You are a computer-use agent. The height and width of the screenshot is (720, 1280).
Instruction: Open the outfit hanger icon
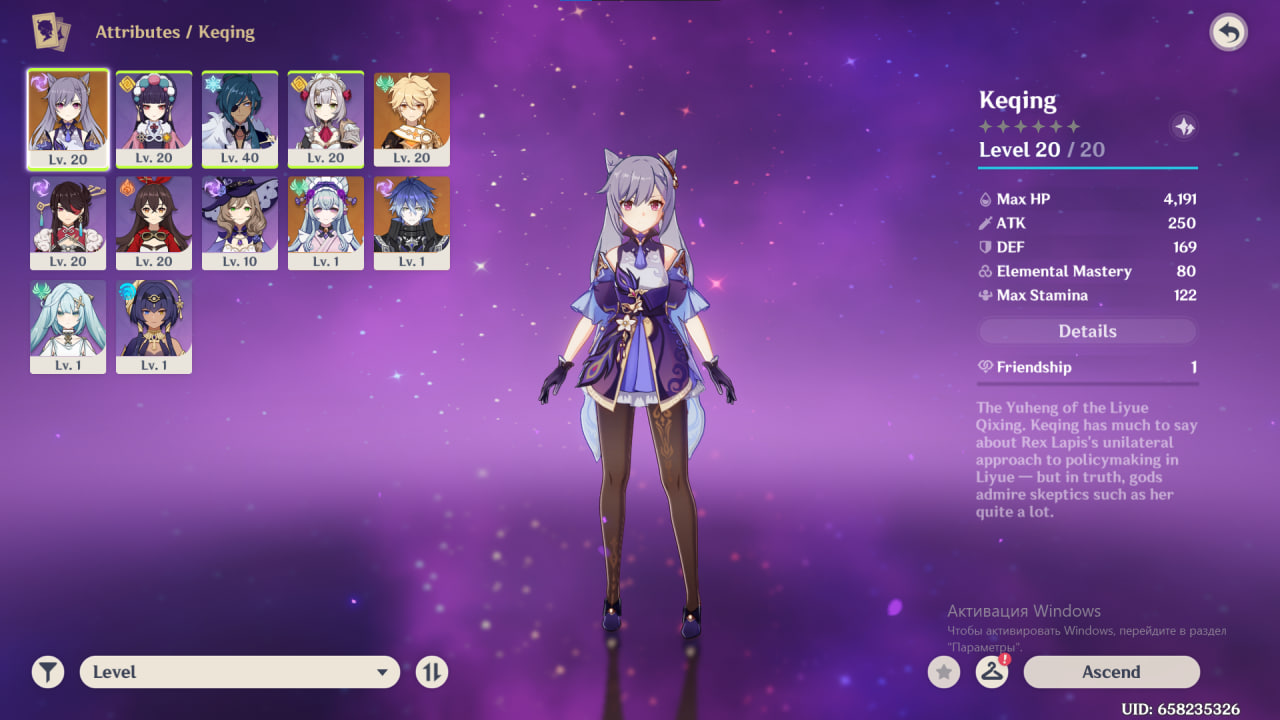click(x=991, y=672)
